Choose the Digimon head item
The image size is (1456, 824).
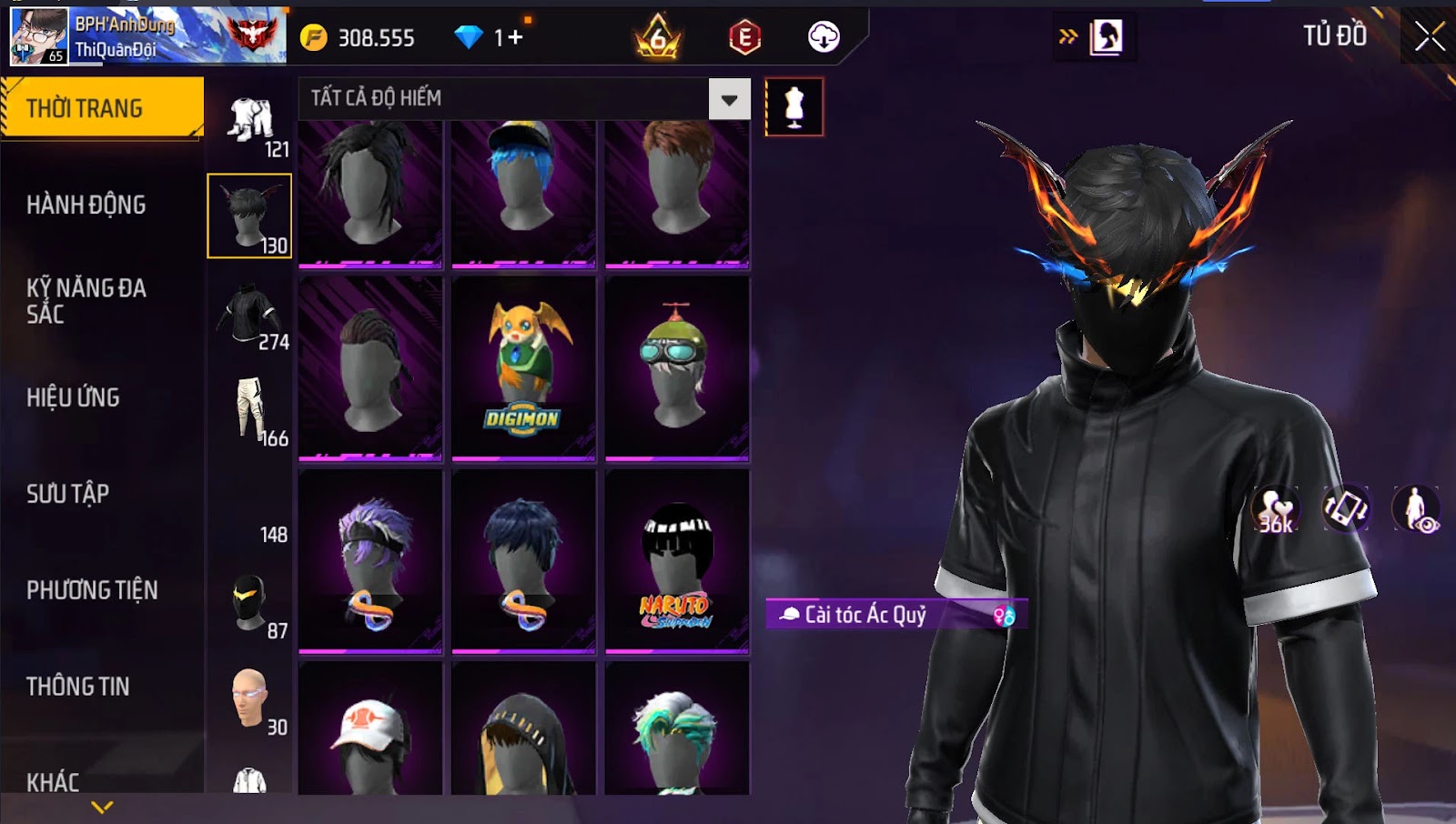coord(523,368)
